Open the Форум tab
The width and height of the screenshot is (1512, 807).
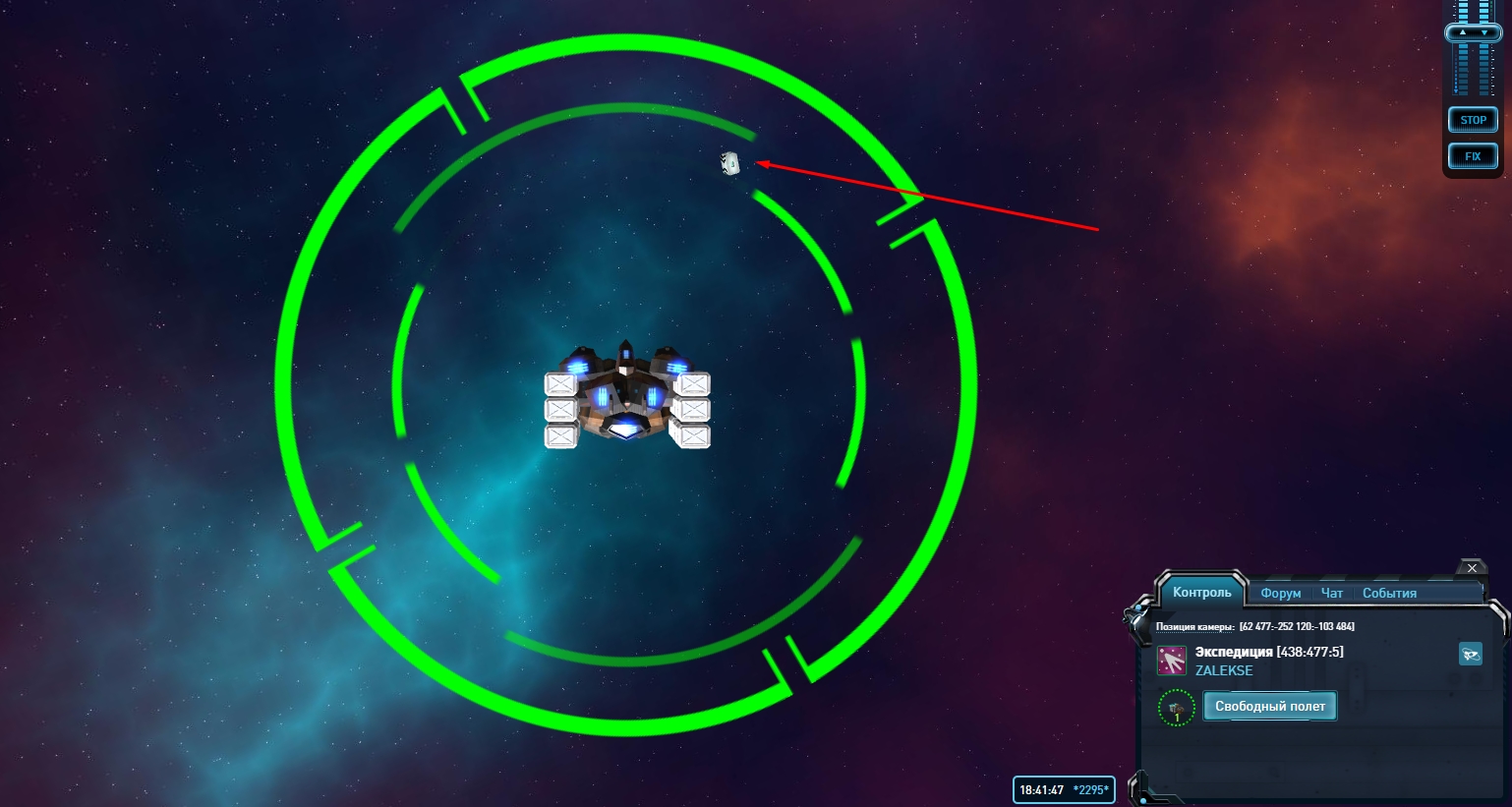pyautogui.click(x=1280, y=594)
